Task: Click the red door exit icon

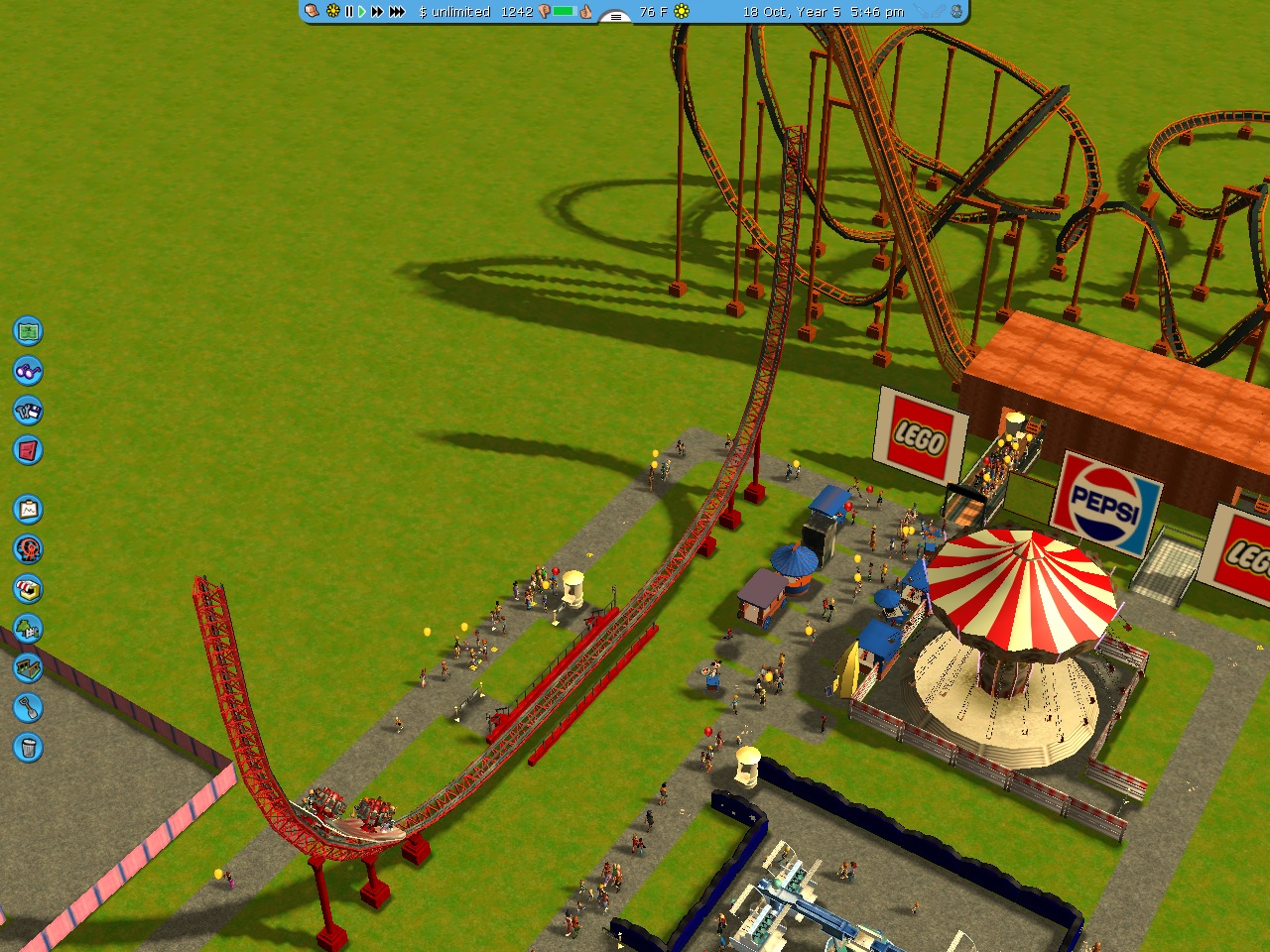Action: pyautogui.click(x=28, y=450)
